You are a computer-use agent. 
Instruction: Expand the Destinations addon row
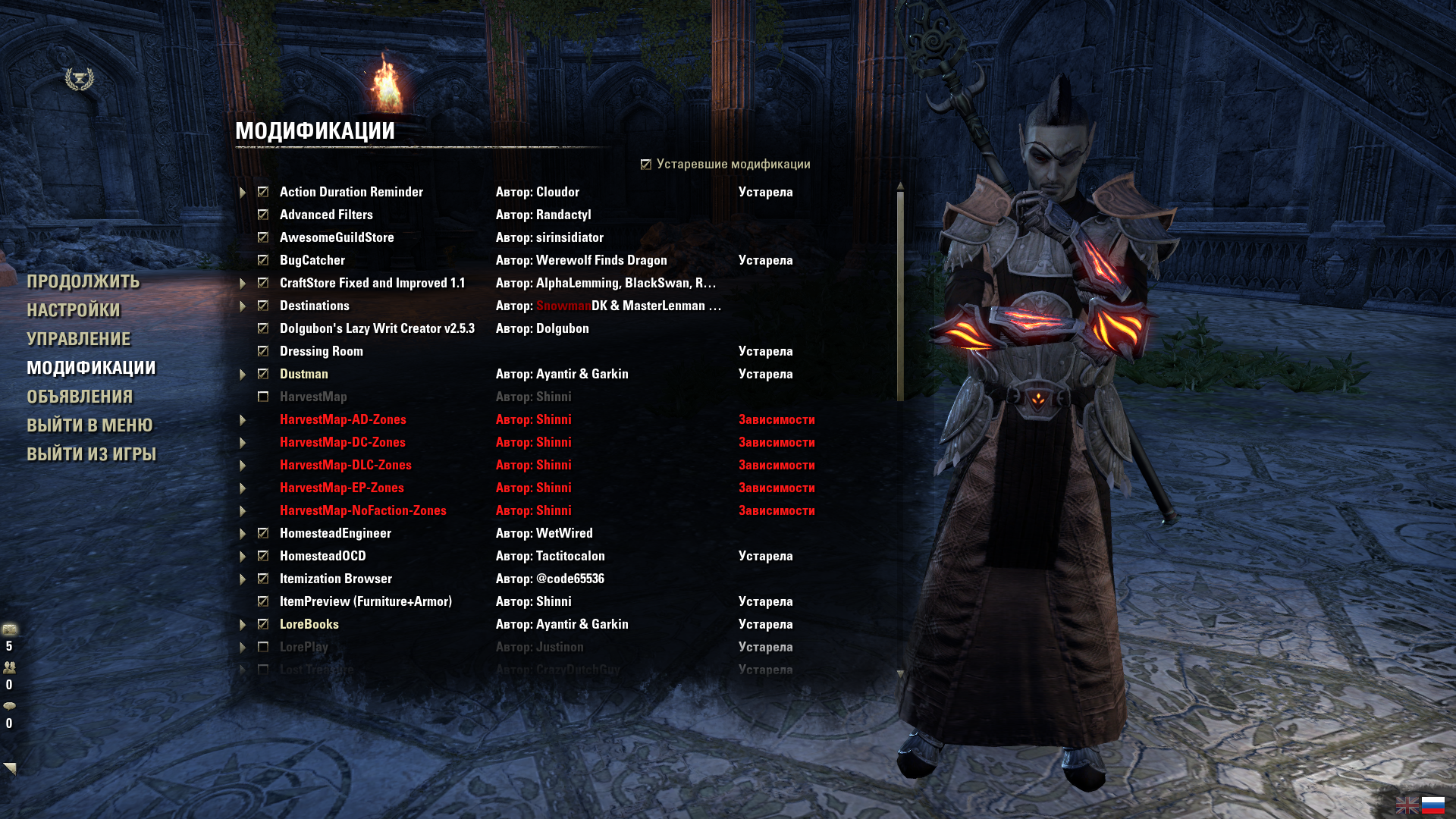[x=243, y=306]
